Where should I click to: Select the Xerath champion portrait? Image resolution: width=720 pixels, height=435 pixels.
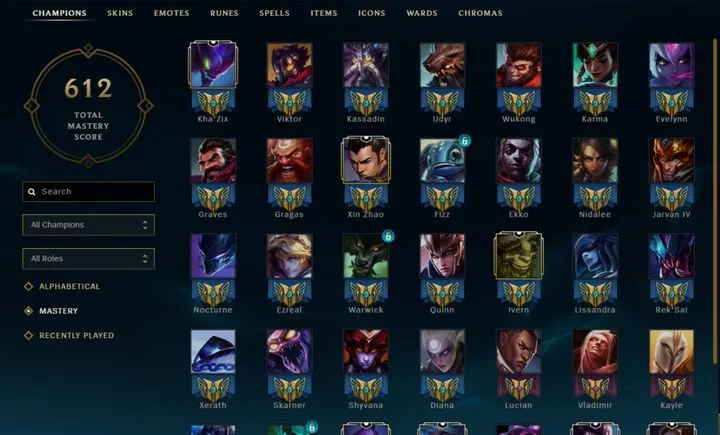213,351
